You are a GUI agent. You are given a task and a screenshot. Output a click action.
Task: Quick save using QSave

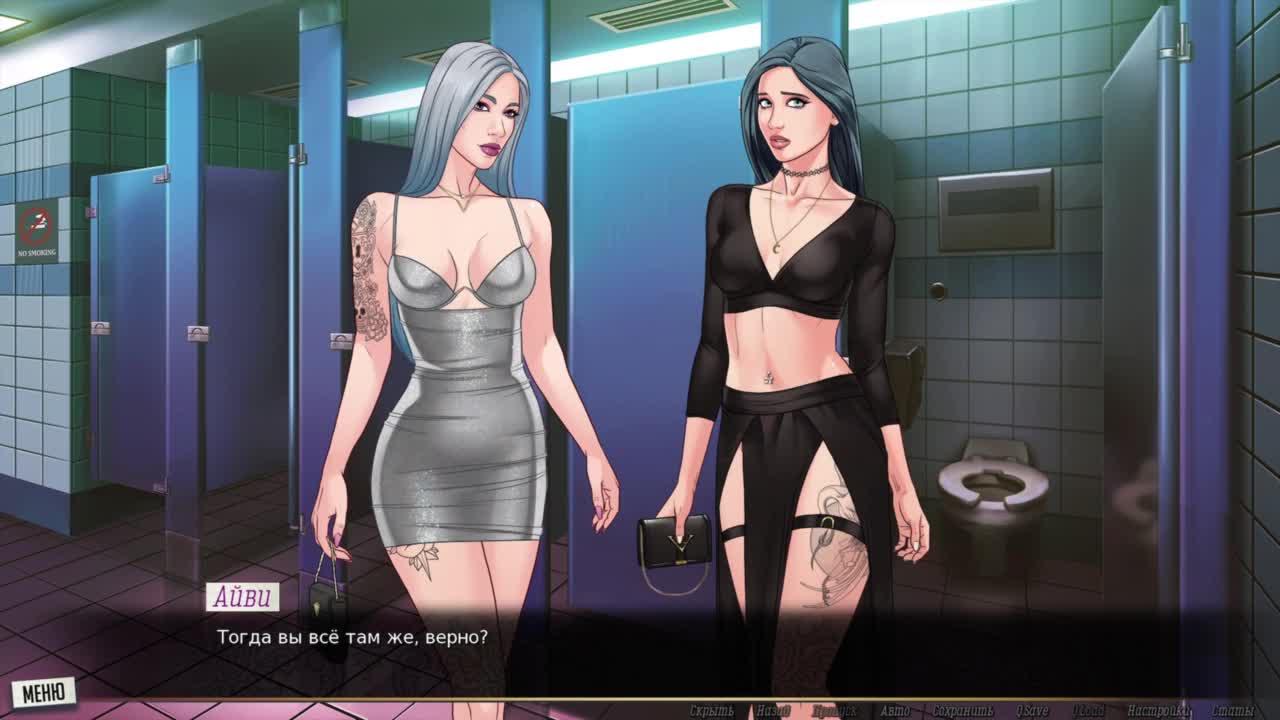tap(1031, 711)
